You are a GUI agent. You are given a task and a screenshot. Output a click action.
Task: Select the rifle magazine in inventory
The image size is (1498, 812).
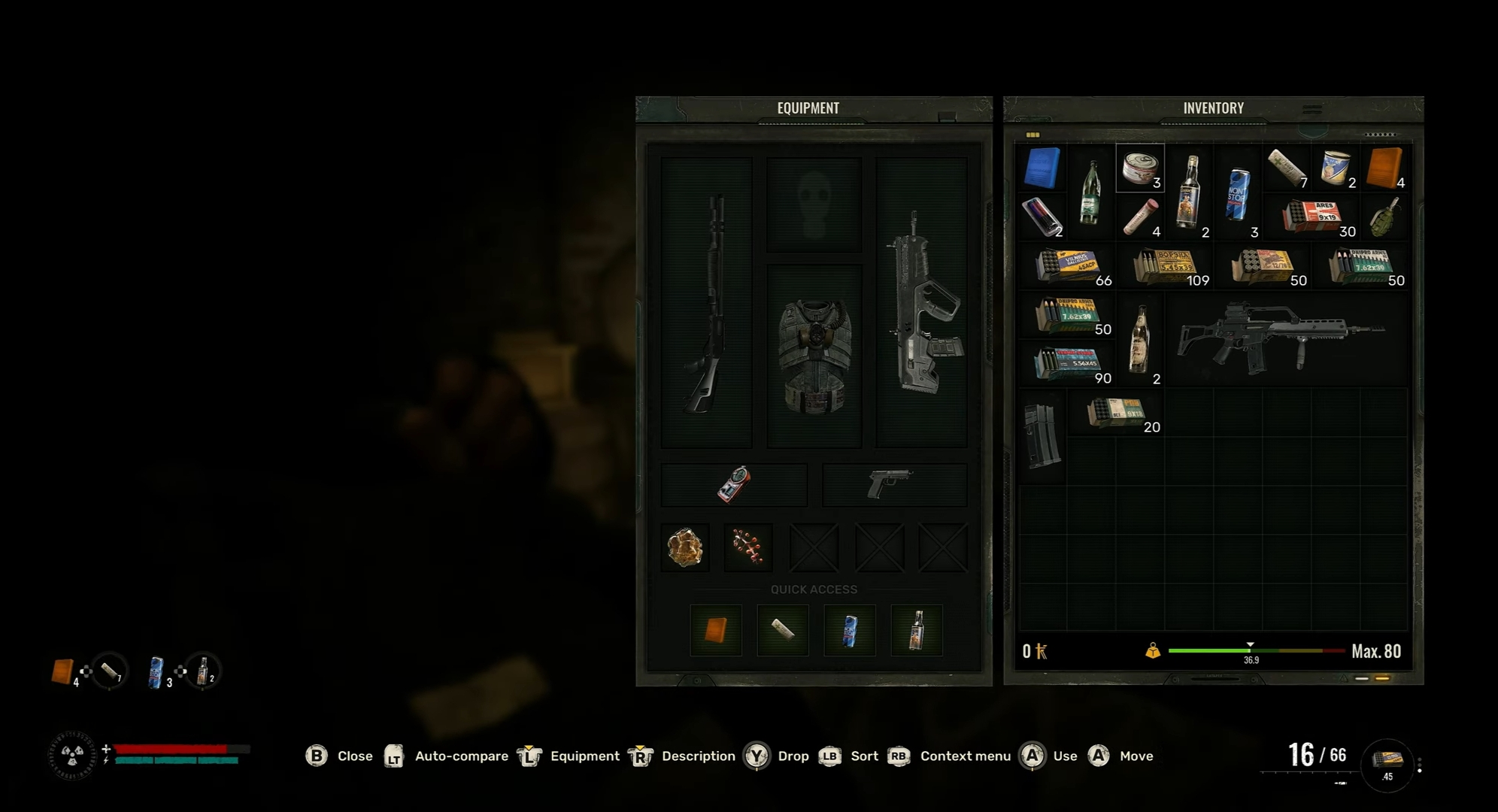point(1042,435)
